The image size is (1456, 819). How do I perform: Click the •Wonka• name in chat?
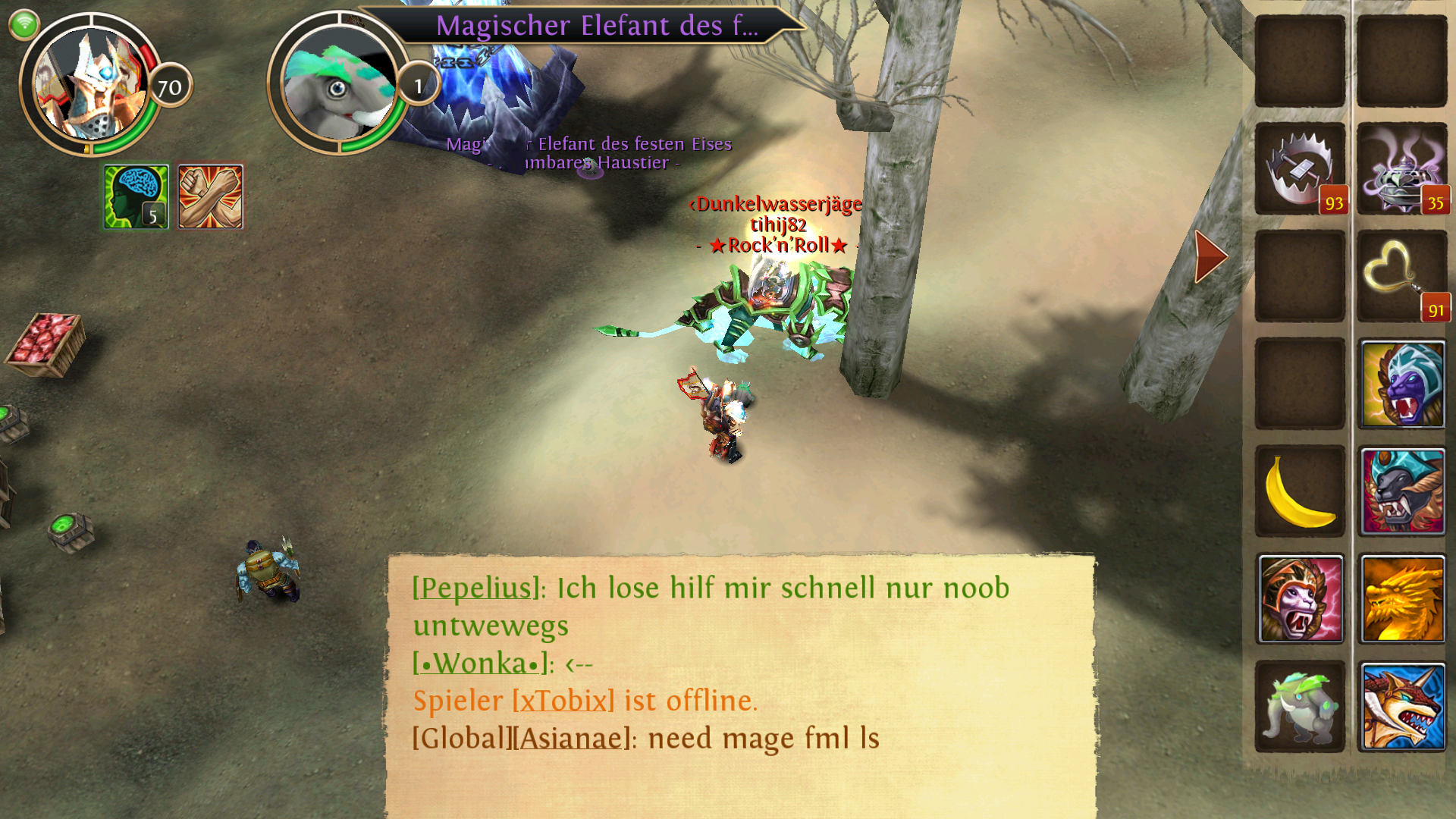(479, 664)
